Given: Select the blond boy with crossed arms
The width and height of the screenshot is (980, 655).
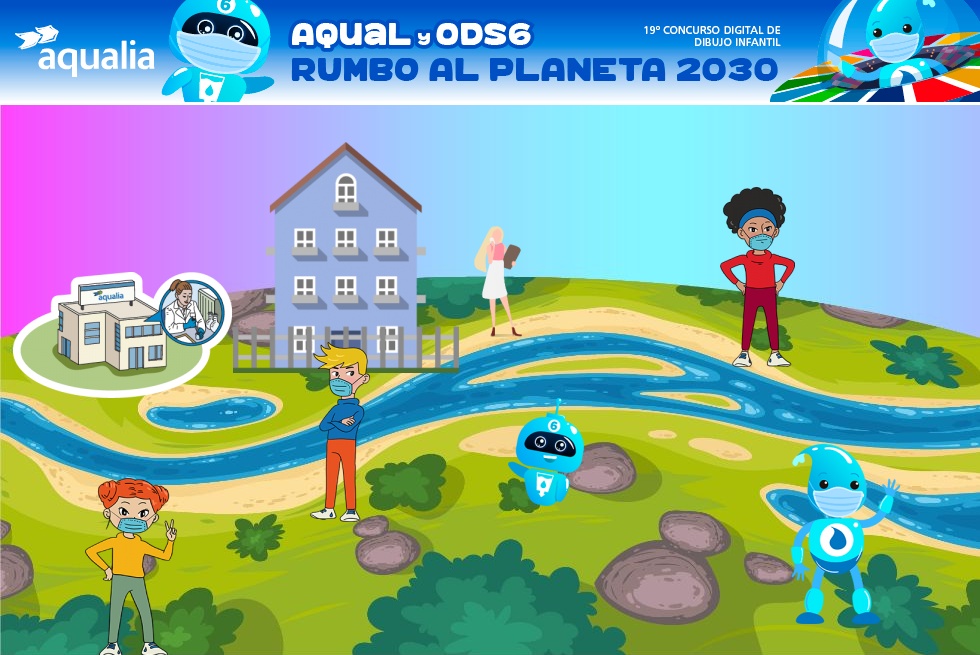Looking at the screenshot, I should 342,430.
